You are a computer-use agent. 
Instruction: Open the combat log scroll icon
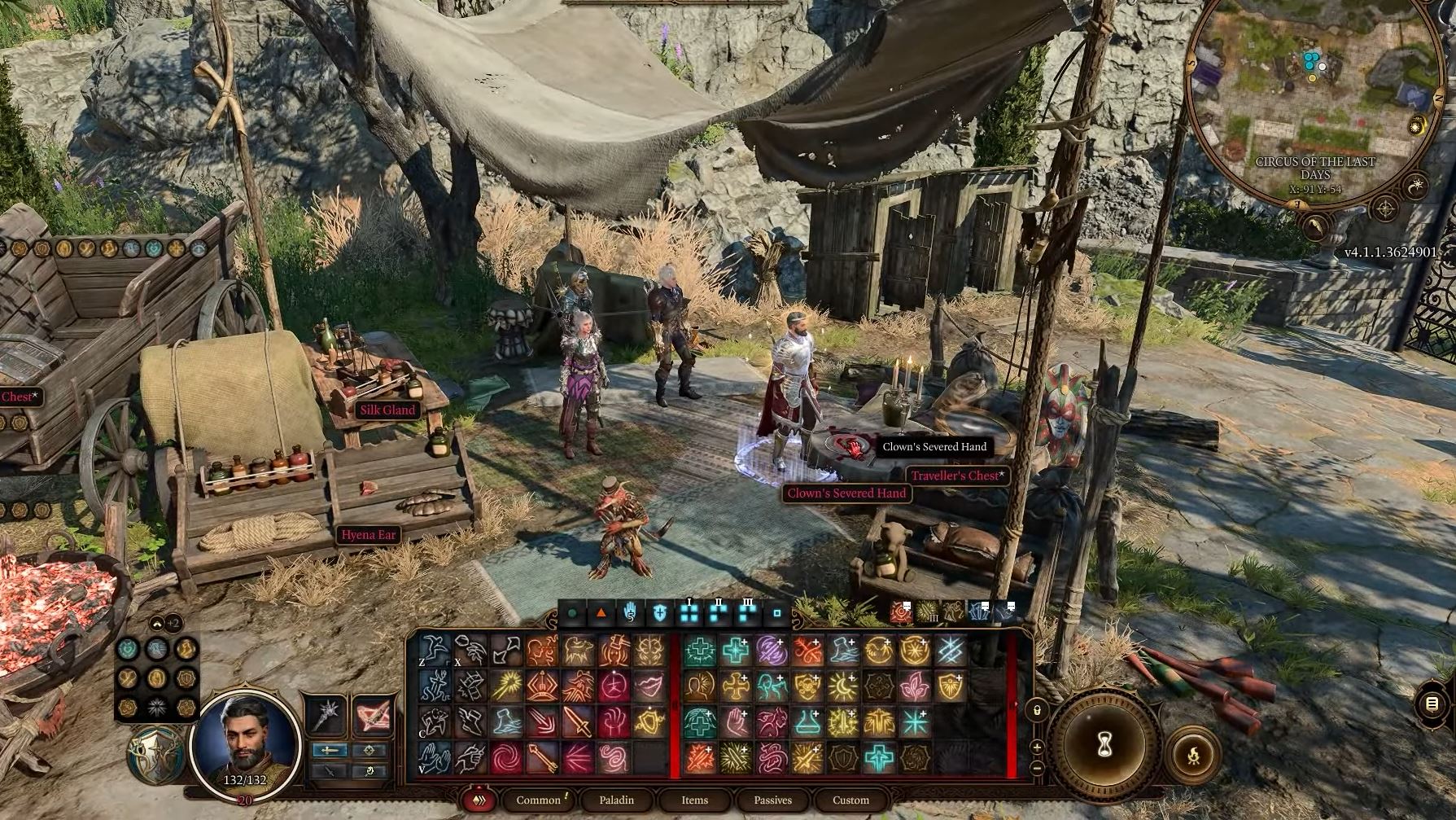pos(1432,704)
